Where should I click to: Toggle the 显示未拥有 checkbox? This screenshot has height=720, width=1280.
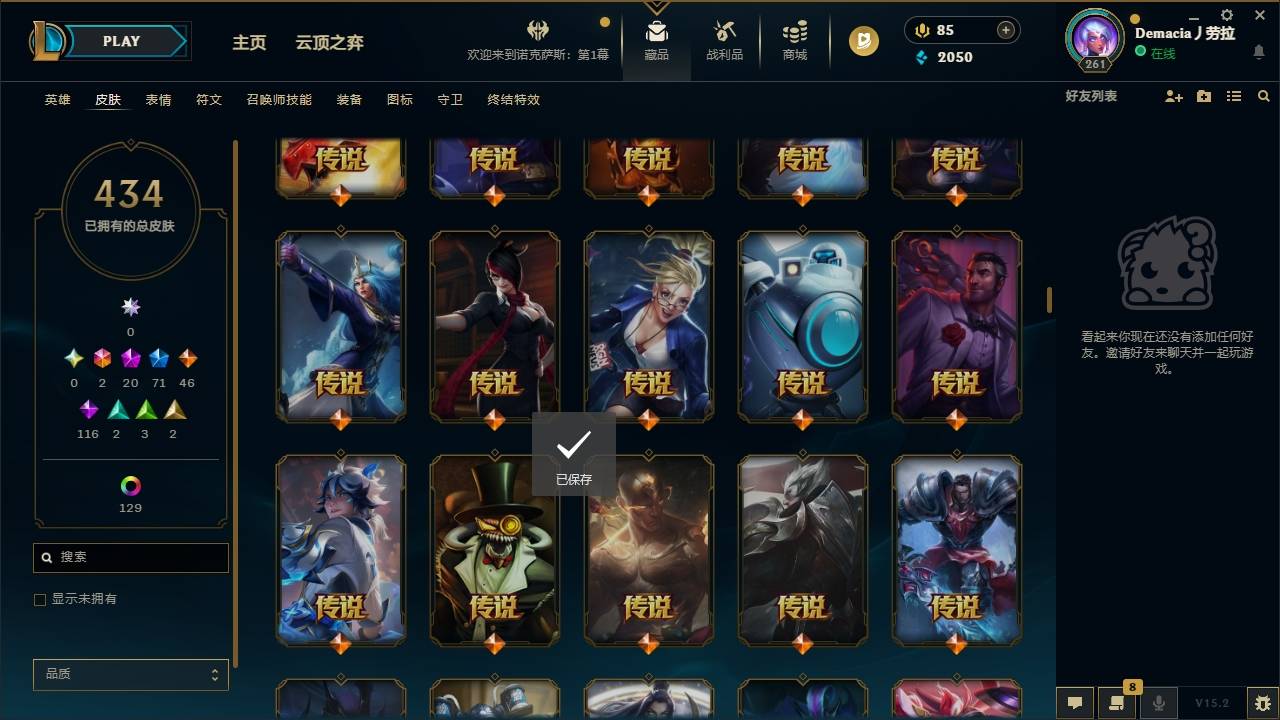pyautogui.click(x=40, y=599)
